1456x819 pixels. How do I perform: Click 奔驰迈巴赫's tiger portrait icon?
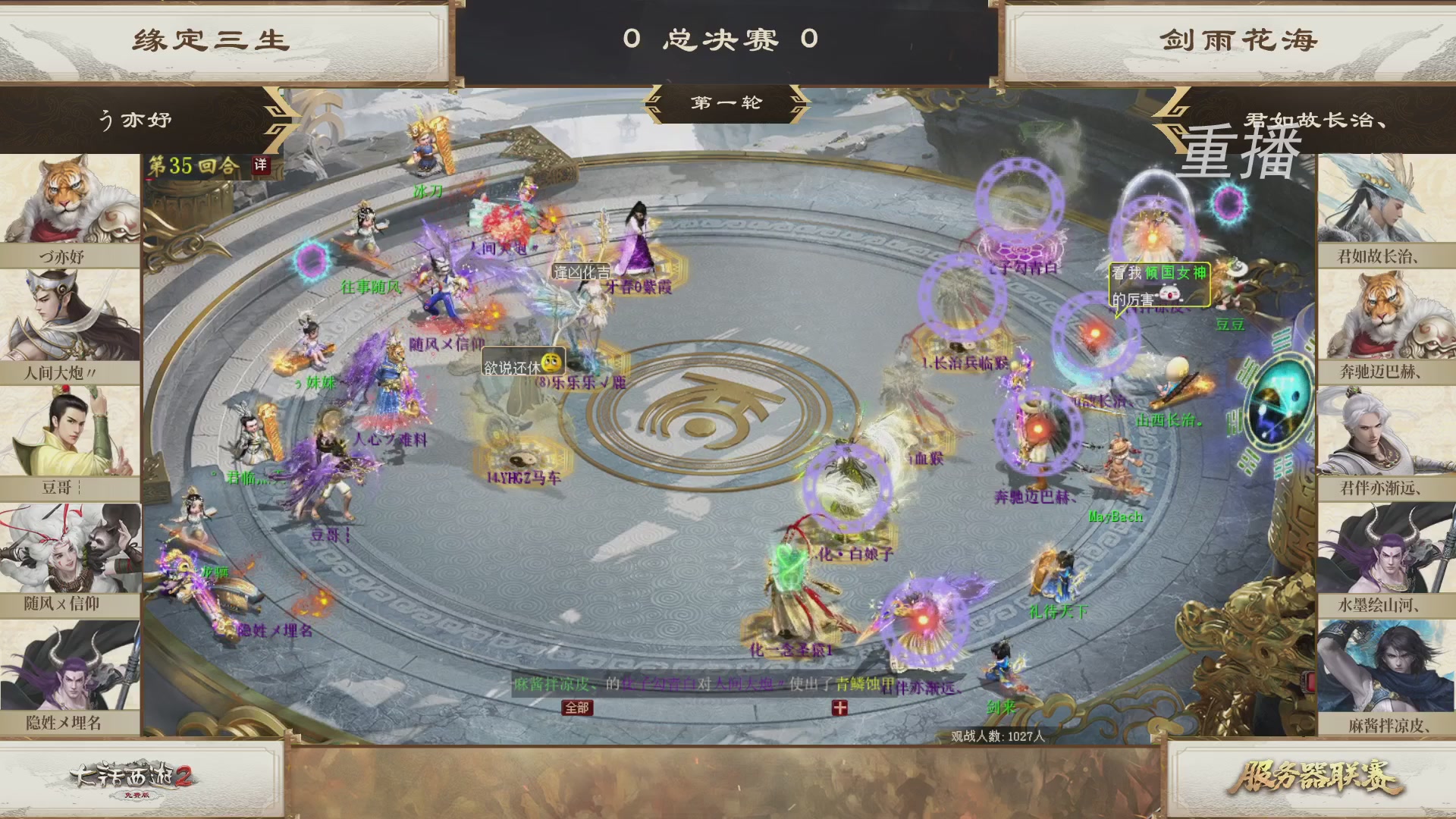click(1385, 312)
